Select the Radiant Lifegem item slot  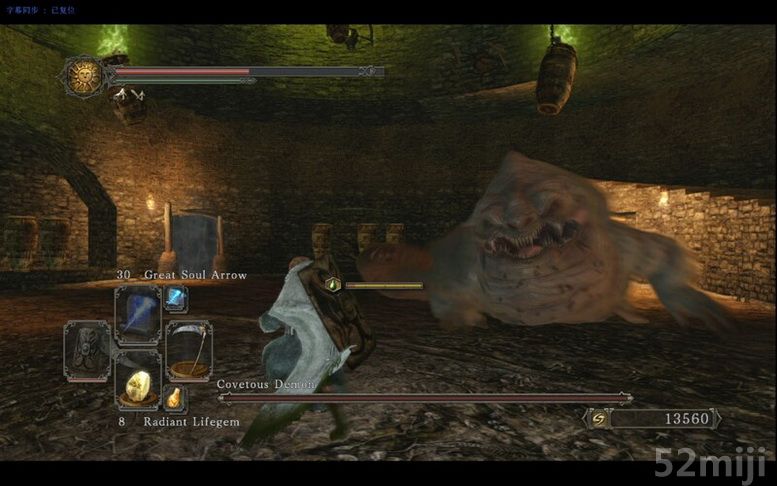[x=137, y=381]
